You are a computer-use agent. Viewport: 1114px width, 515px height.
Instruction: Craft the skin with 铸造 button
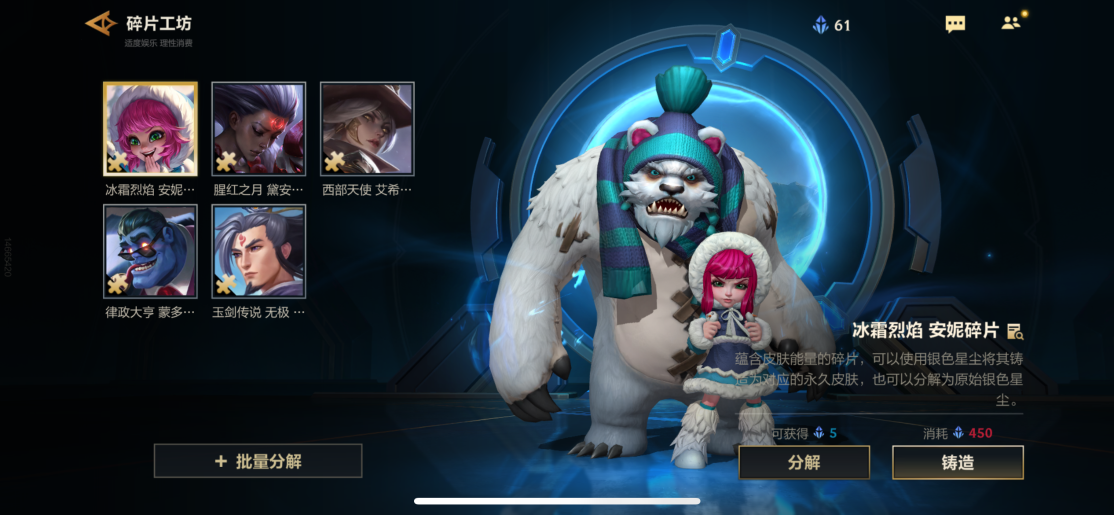pyautogui.click(x=957, y=463)
